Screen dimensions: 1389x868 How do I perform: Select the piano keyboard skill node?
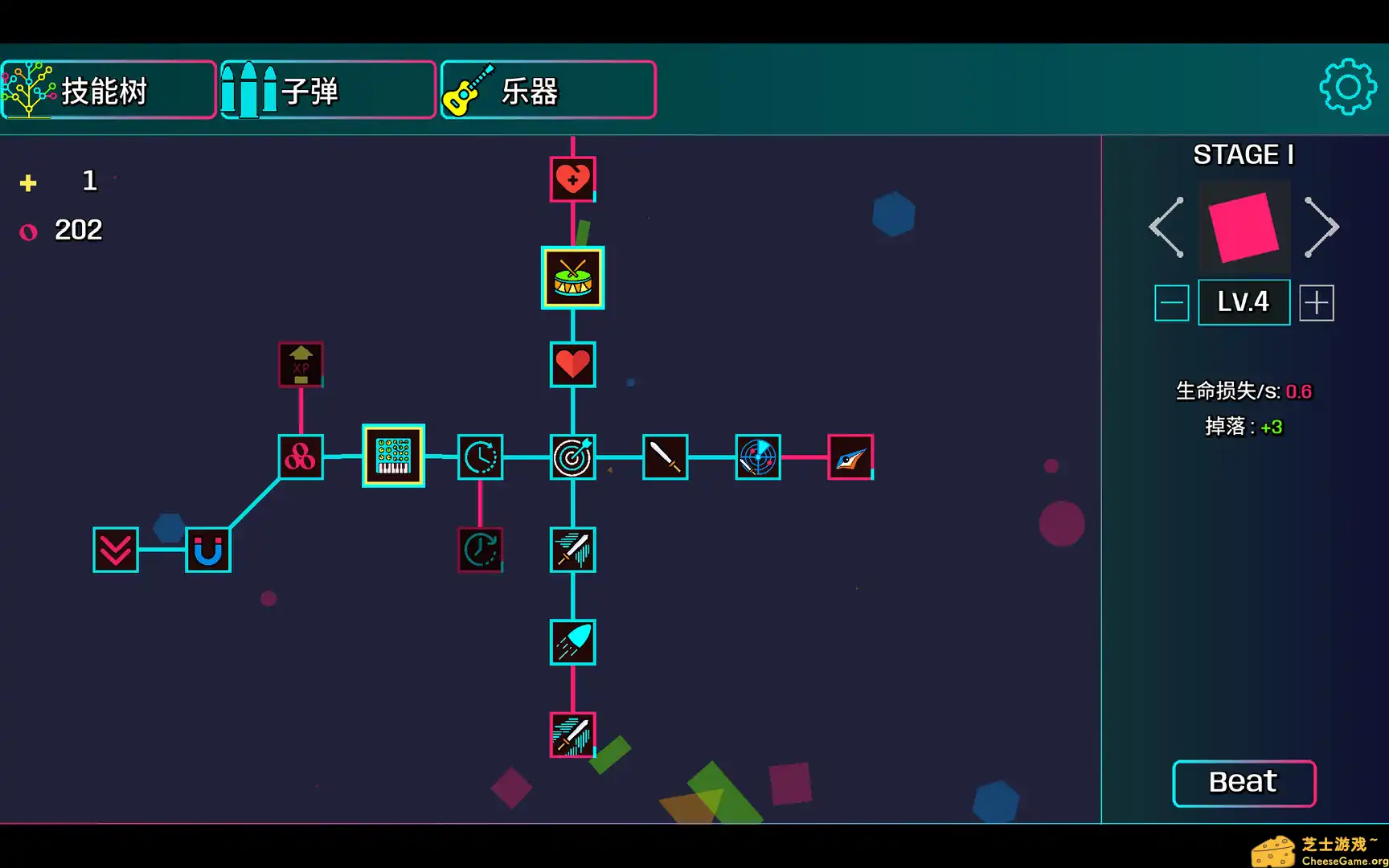[x=393, y=457]
